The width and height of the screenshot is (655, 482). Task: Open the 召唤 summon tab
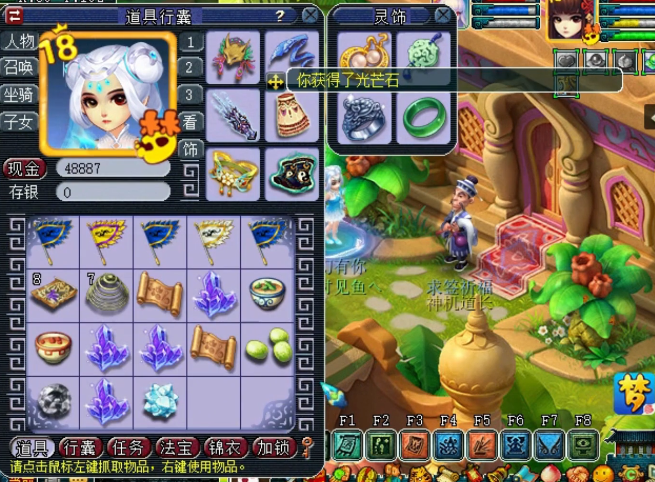19,68
